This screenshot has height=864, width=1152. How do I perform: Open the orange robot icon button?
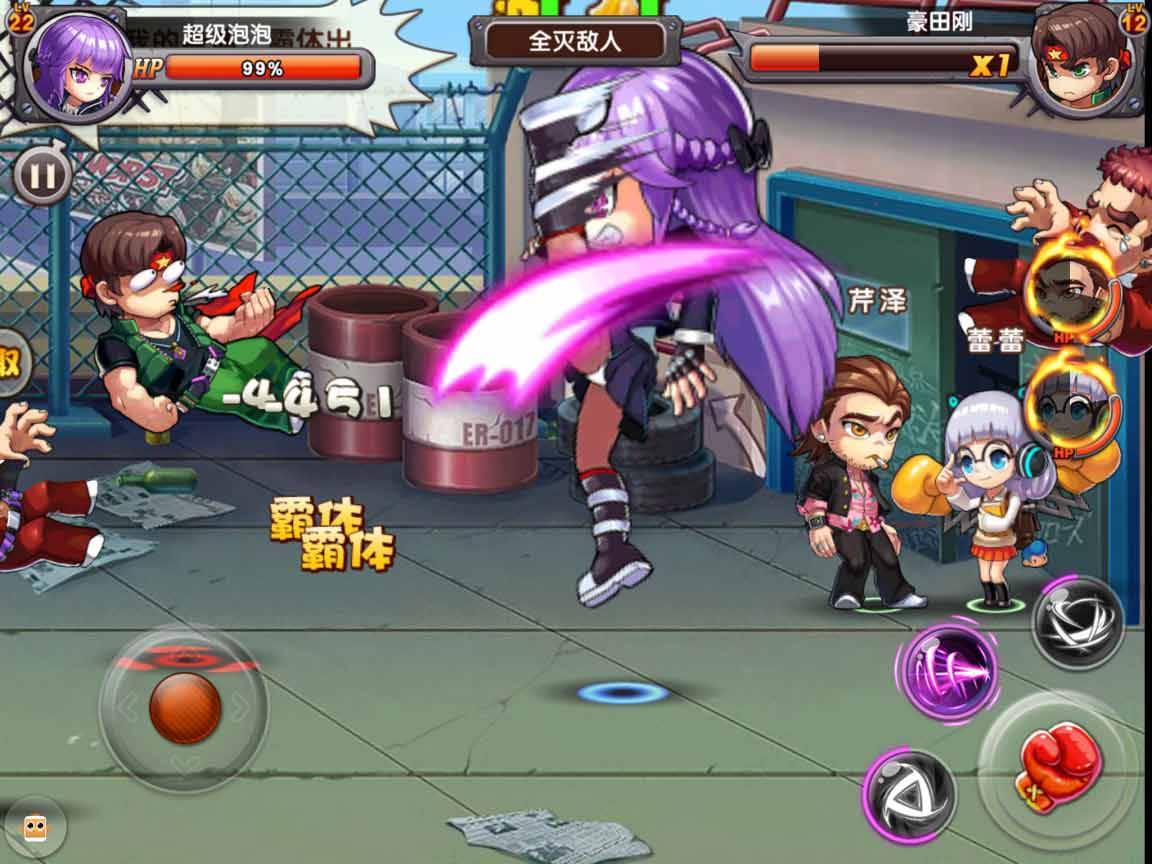(x=35, y=827)
